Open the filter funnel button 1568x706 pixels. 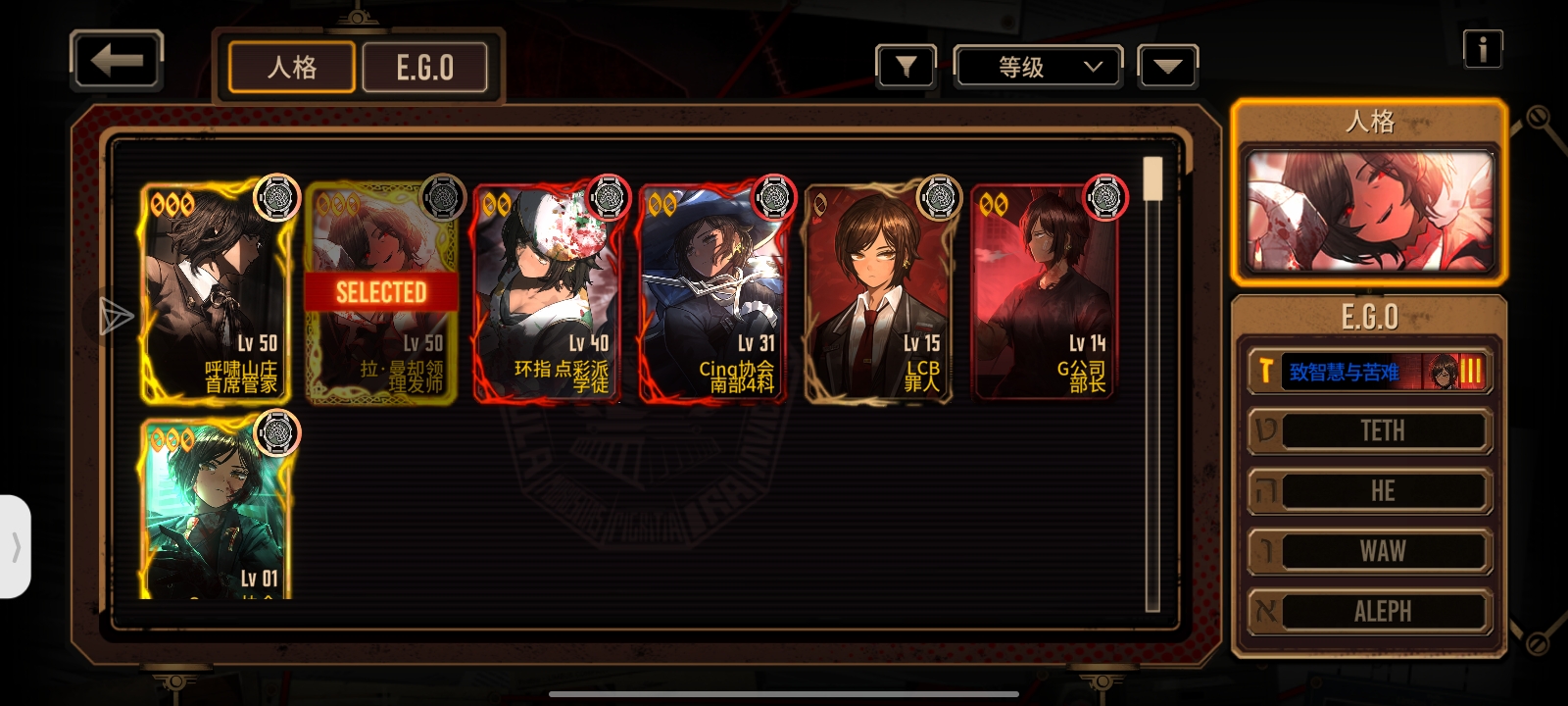[x=906, y=67]
